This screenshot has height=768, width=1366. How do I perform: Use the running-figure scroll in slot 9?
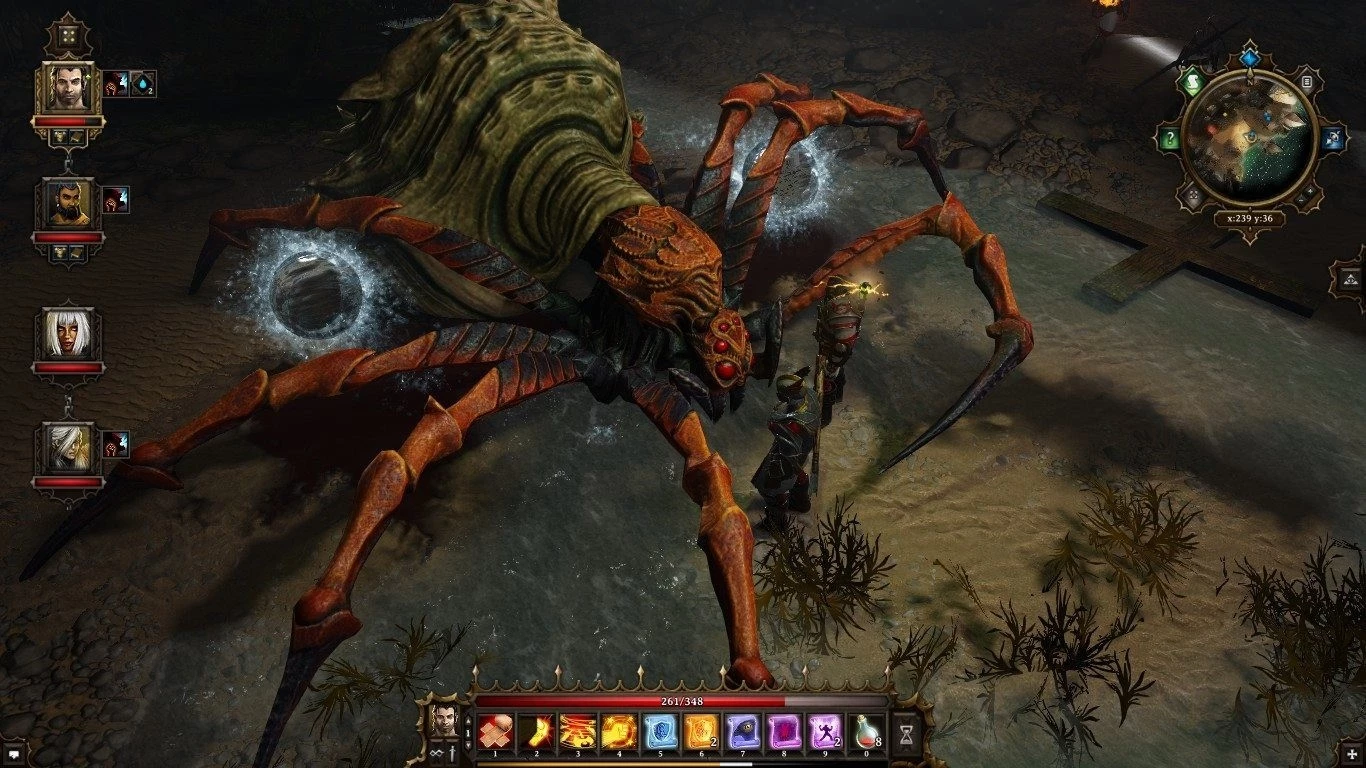tap(825, 733)
